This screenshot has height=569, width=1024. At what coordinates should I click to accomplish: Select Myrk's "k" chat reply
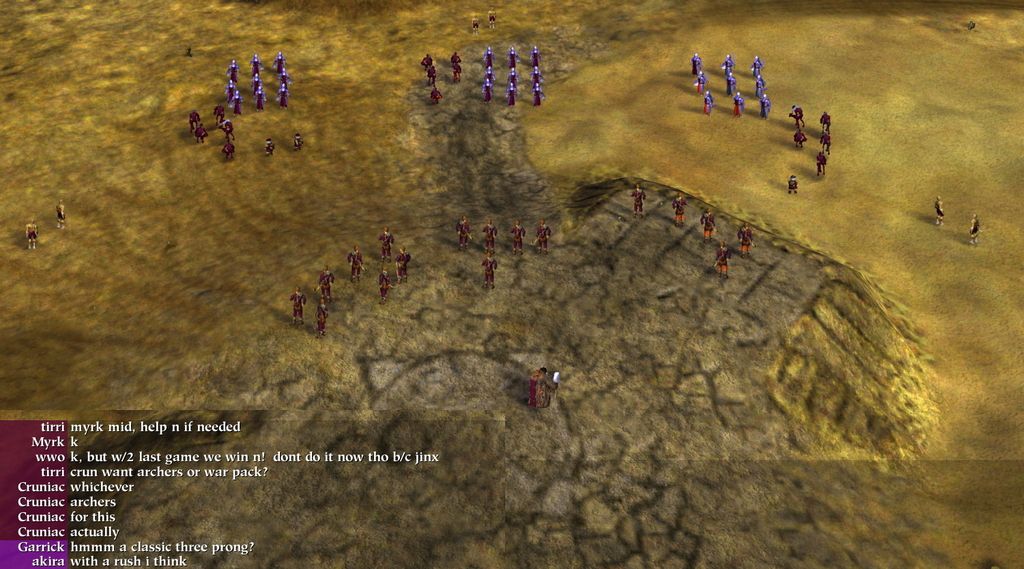(x=74, y=442)
